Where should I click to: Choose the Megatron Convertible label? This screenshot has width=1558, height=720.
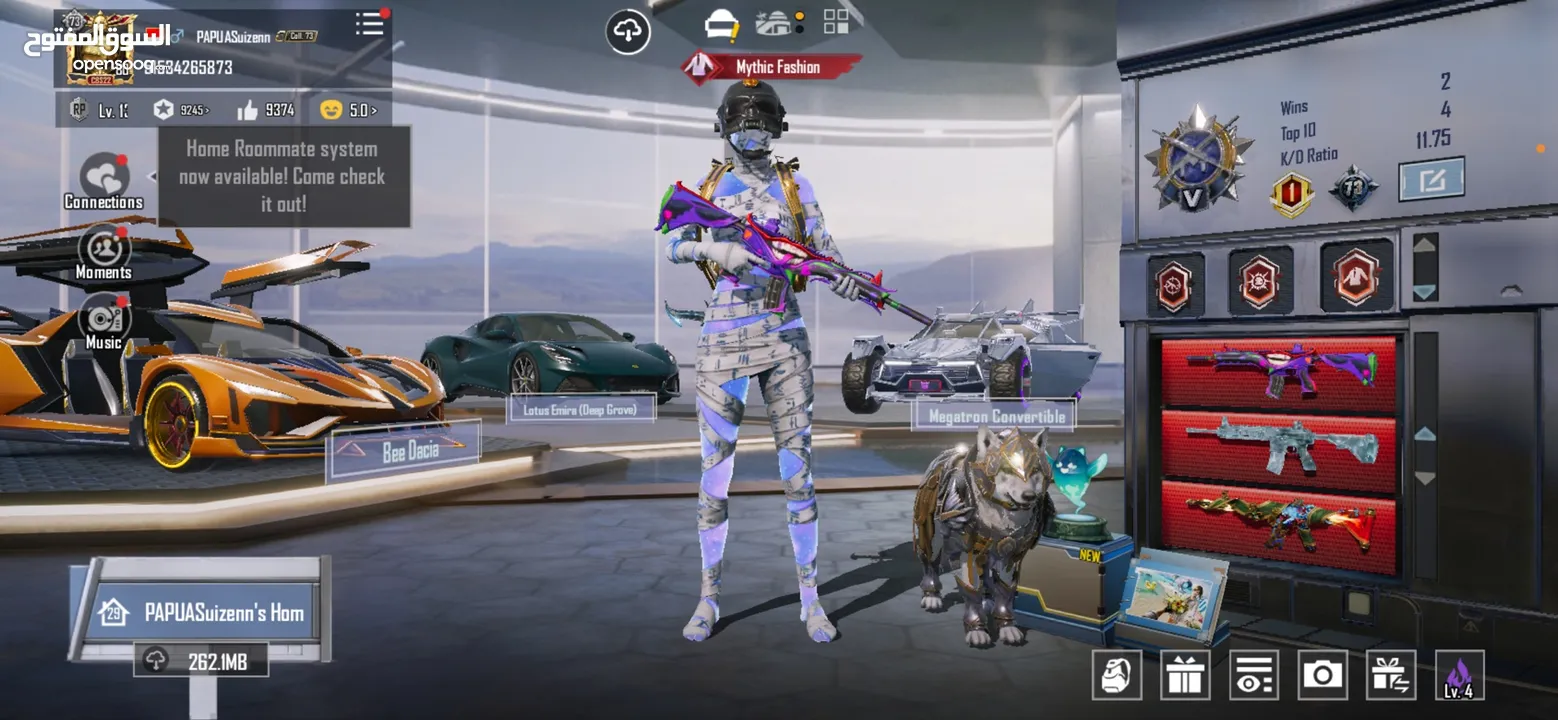pos(995,415)
